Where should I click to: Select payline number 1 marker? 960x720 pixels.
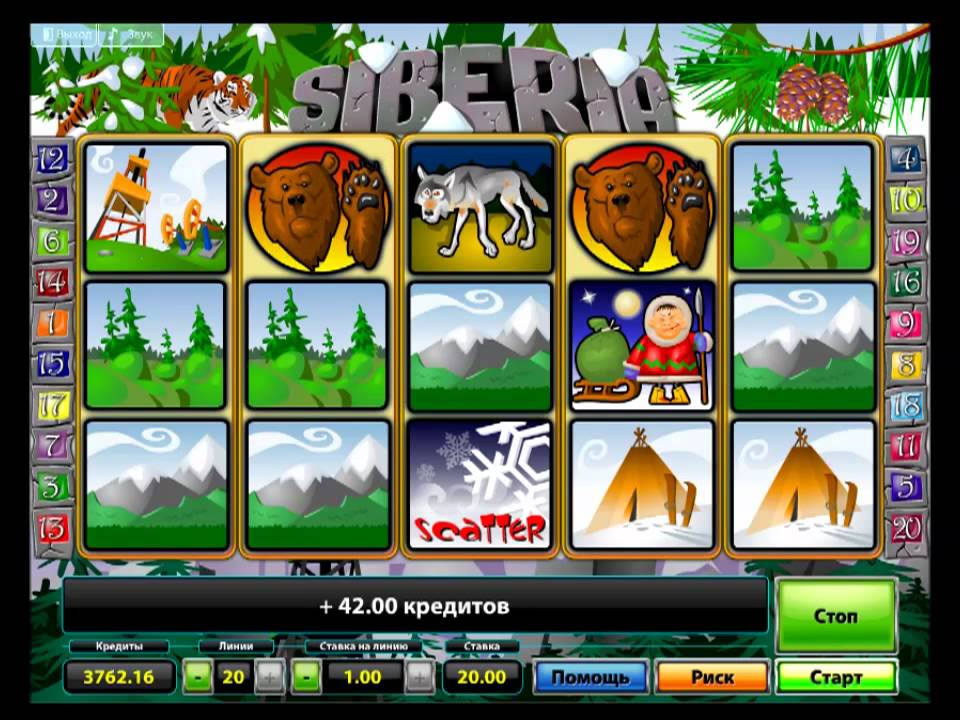[x=52, y=322]
